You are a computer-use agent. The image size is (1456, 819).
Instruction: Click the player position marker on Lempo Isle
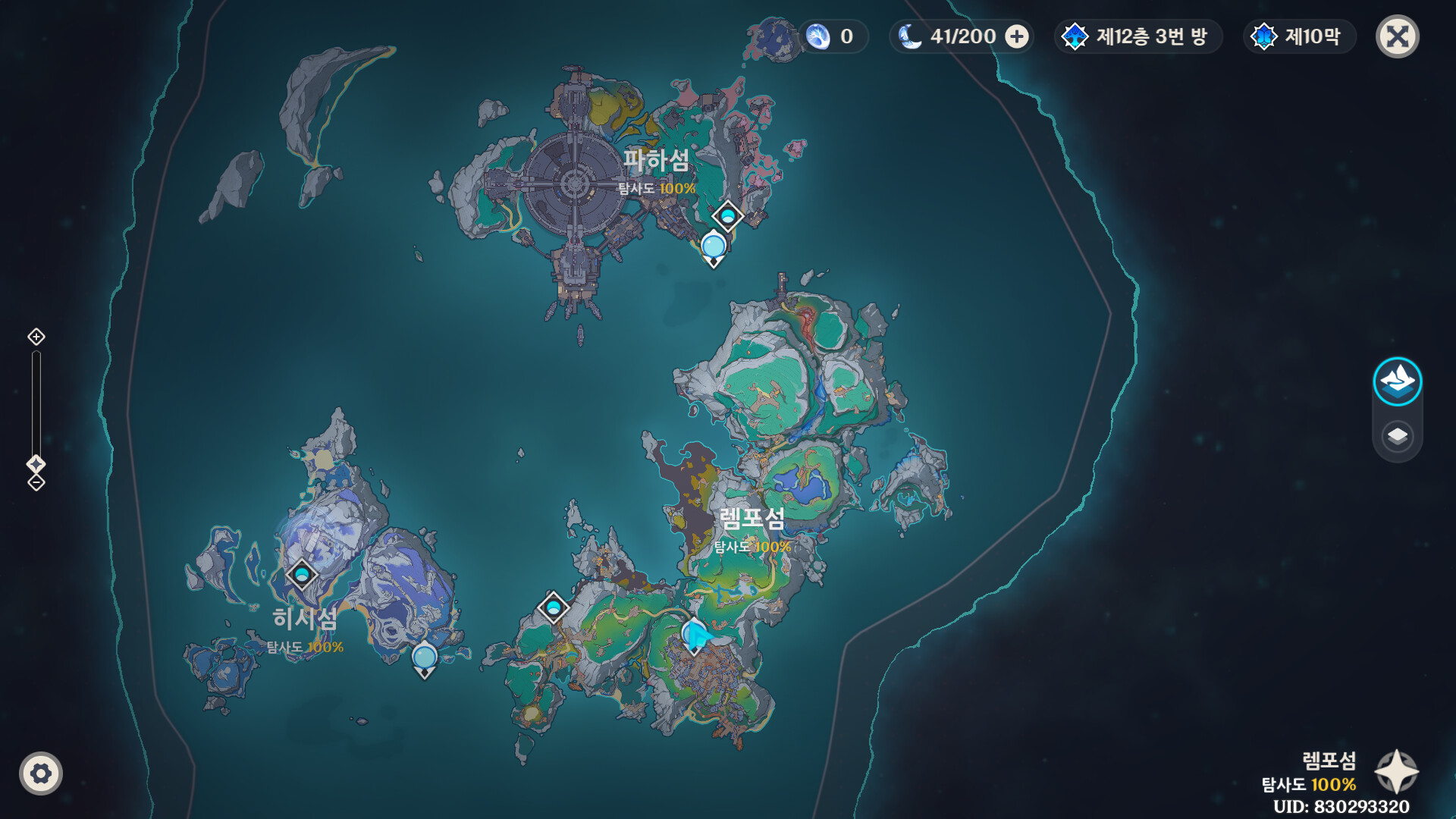pos(695,635)
